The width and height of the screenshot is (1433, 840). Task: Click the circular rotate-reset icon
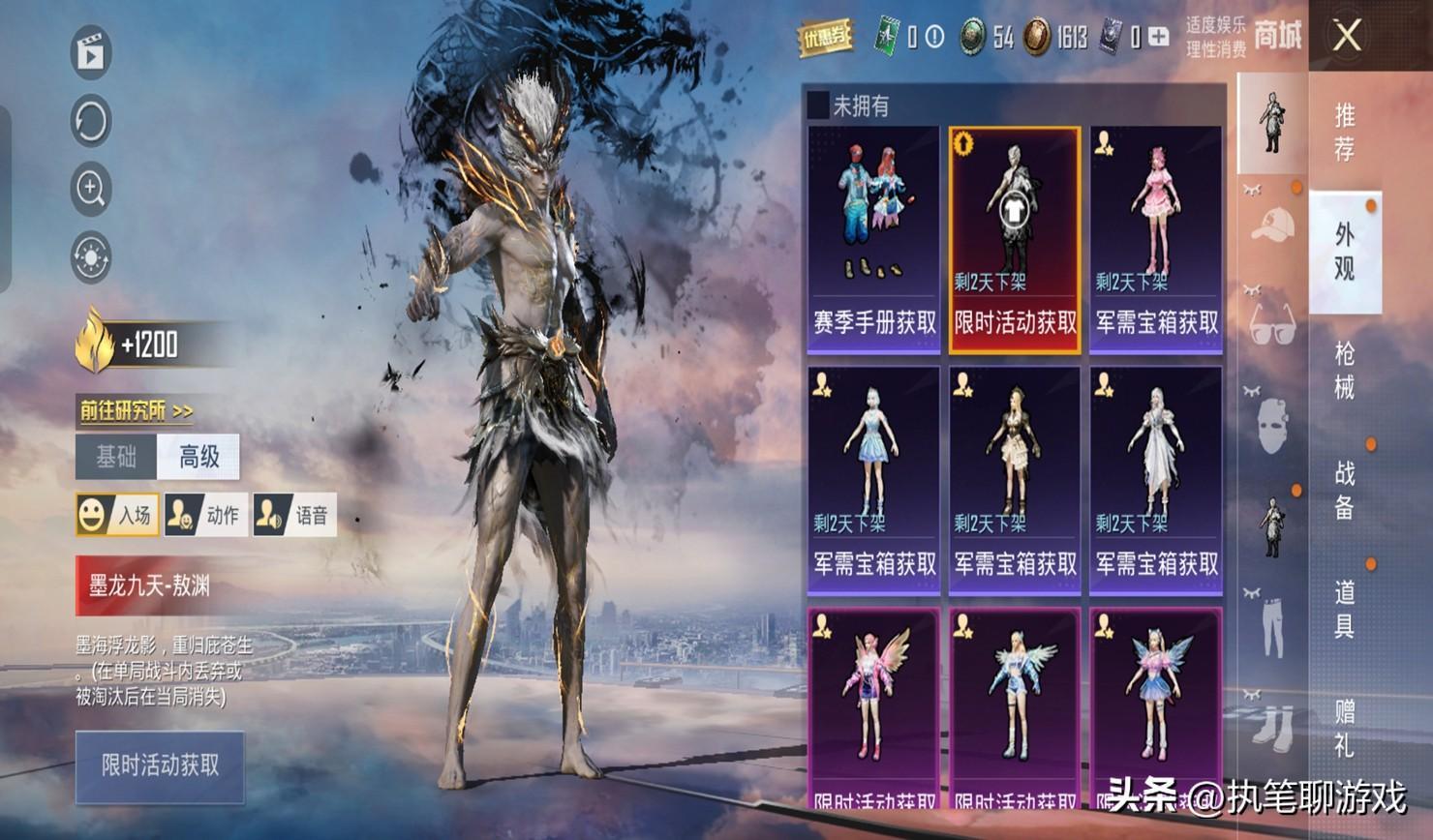pos(91,121)
